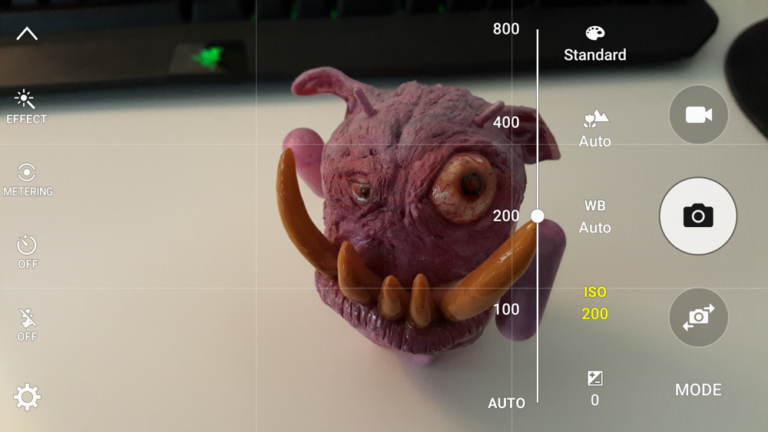
Task: Open camera settings with the gear icon
Action: (x=27, y=397)
